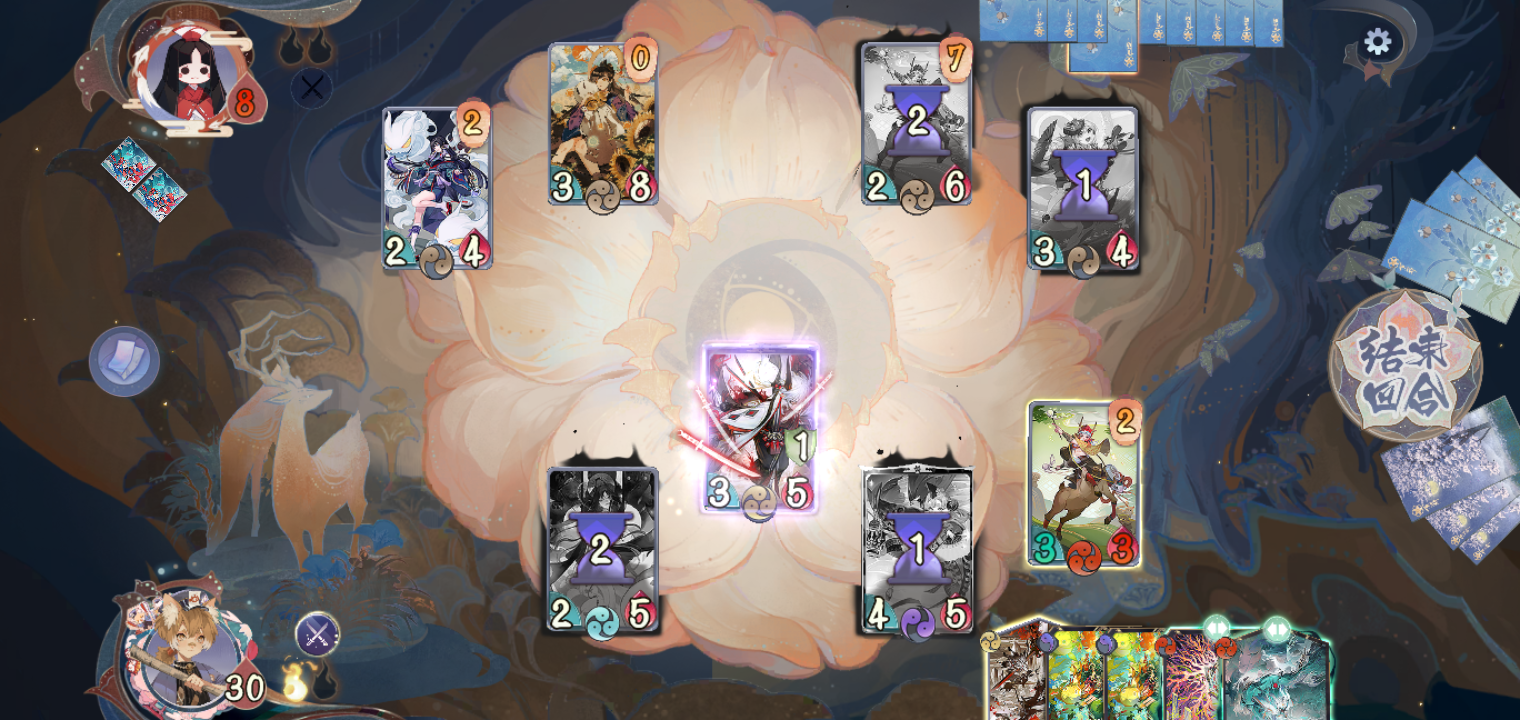The image size is (1520, 720).
Task: Open the settings gear in the top-right corner
Action: (1378, 41)
